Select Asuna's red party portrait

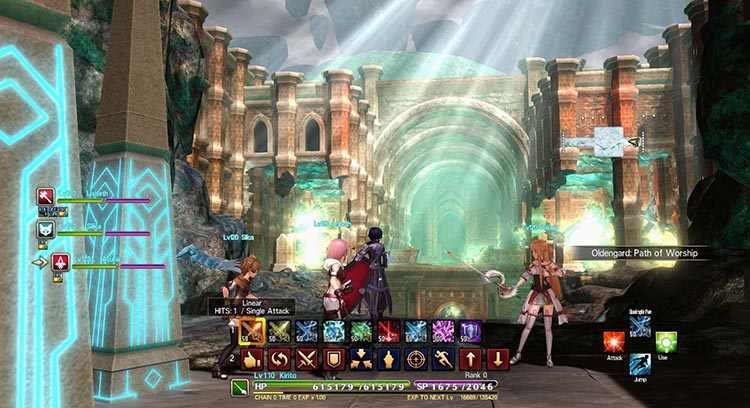click(60, 262)
